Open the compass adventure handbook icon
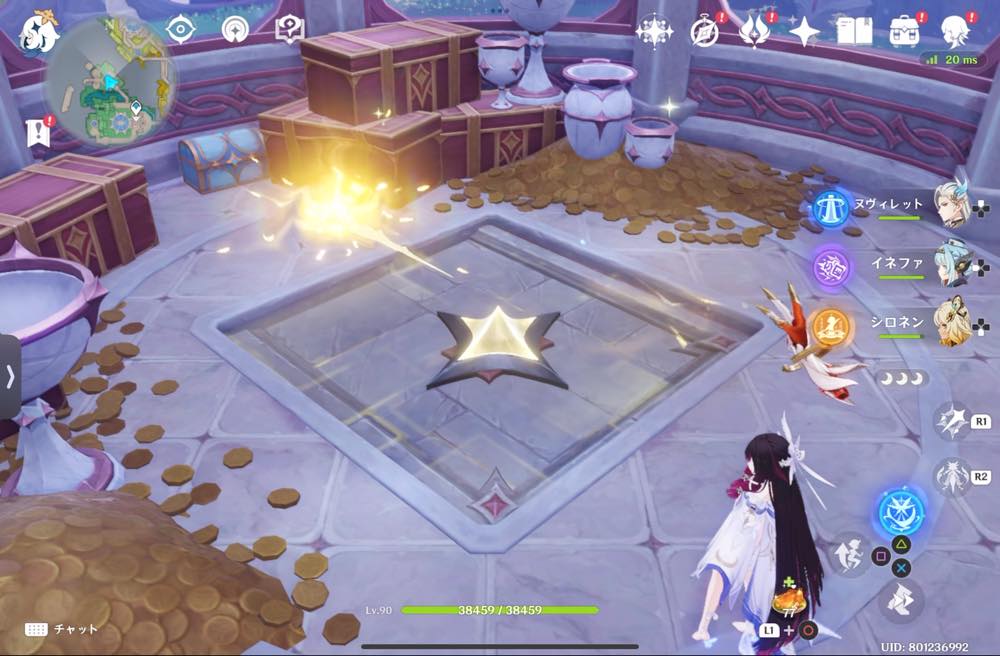Viewport: 1000px width, 656px height. [x=705, y=31]
